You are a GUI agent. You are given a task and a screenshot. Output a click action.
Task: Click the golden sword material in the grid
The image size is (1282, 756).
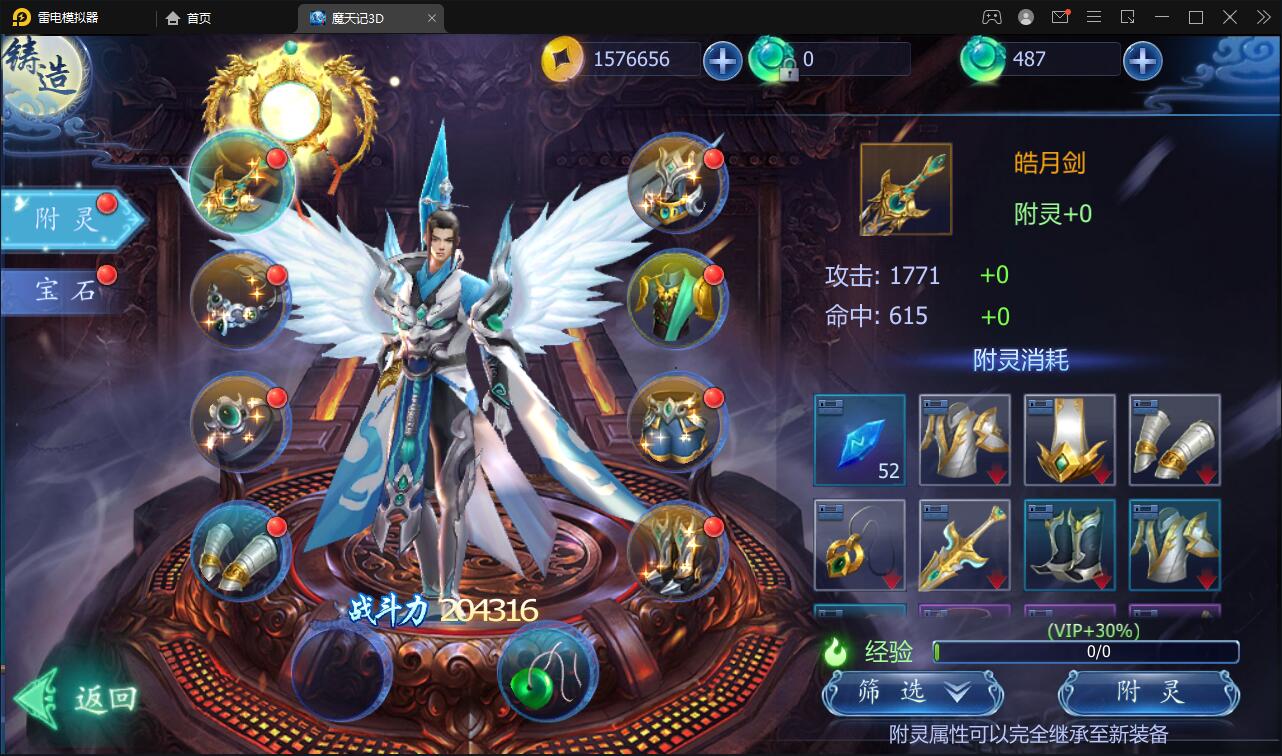963,545
